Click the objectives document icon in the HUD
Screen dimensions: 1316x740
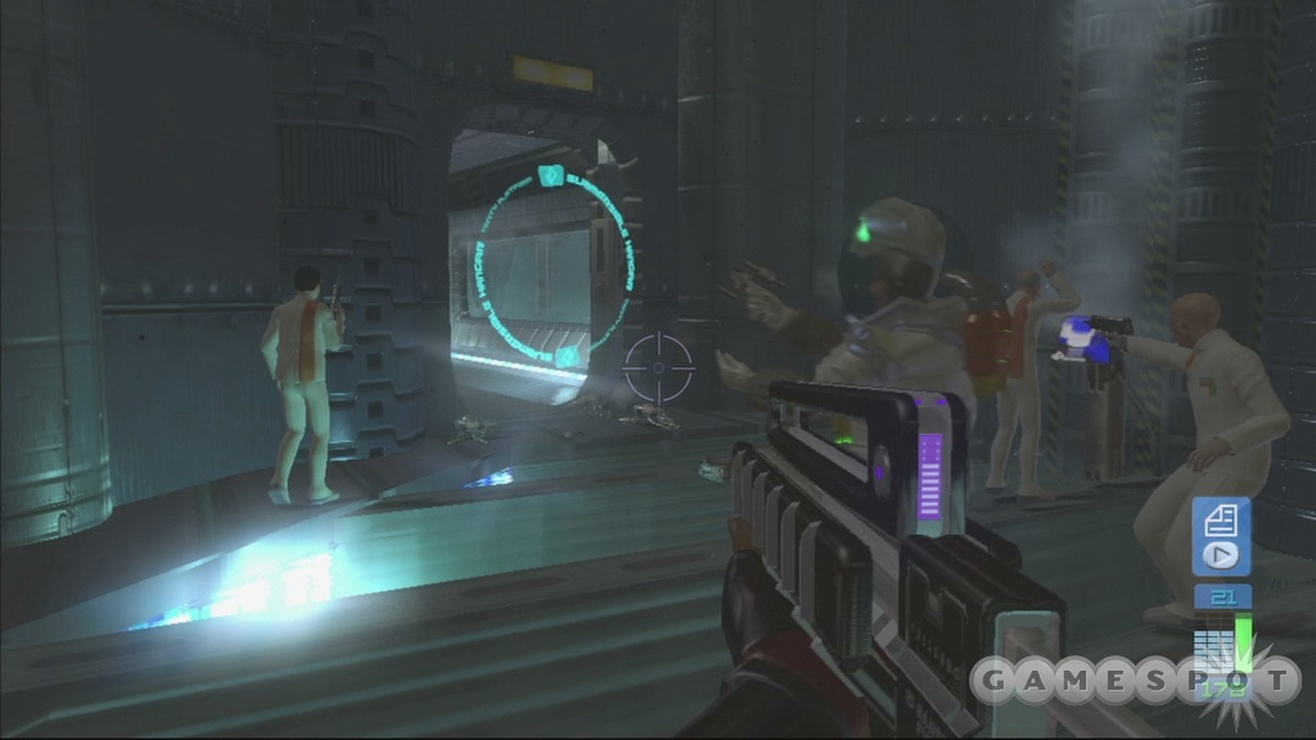[1220, 520]
